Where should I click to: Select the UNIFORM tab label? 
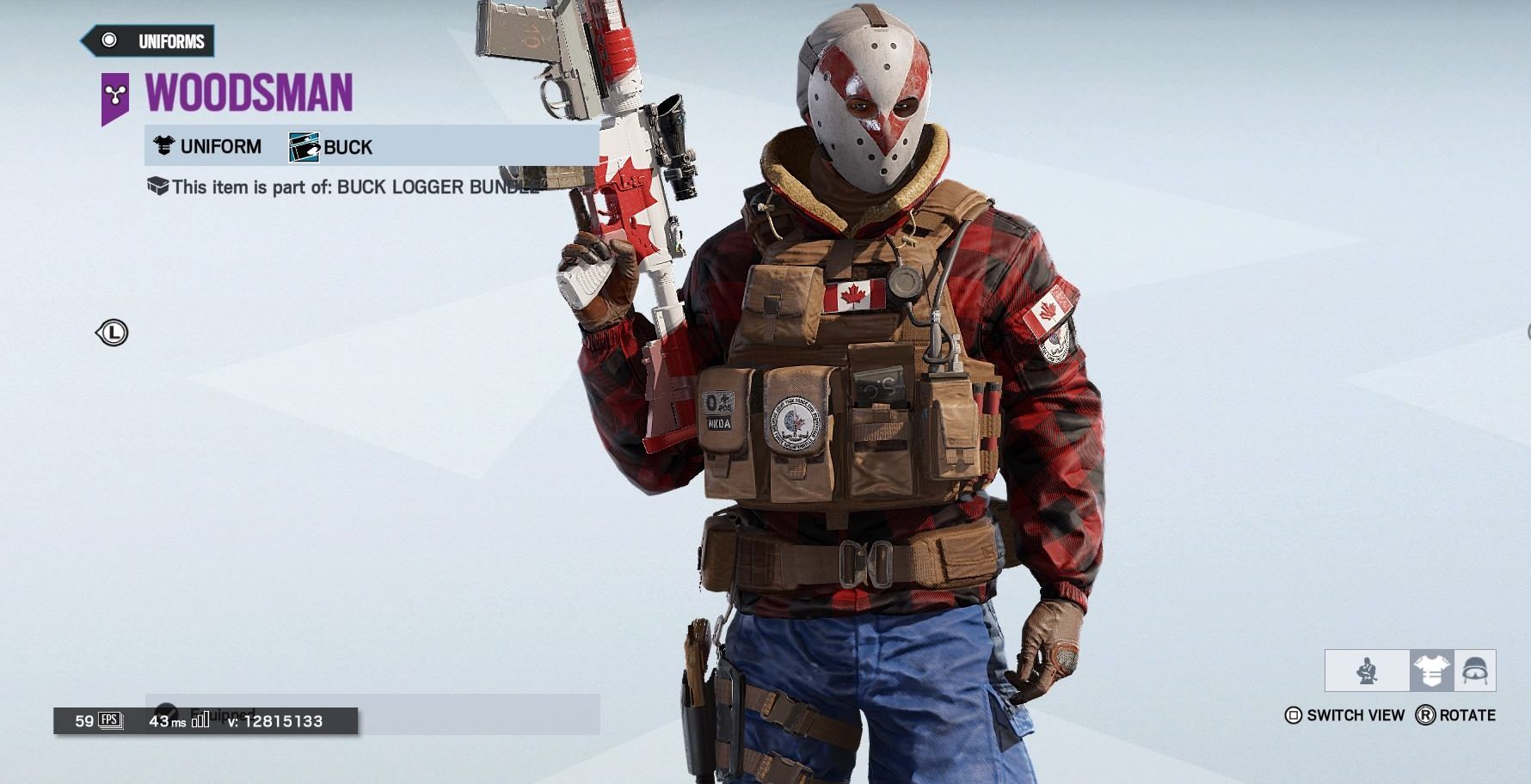point(220,146)
